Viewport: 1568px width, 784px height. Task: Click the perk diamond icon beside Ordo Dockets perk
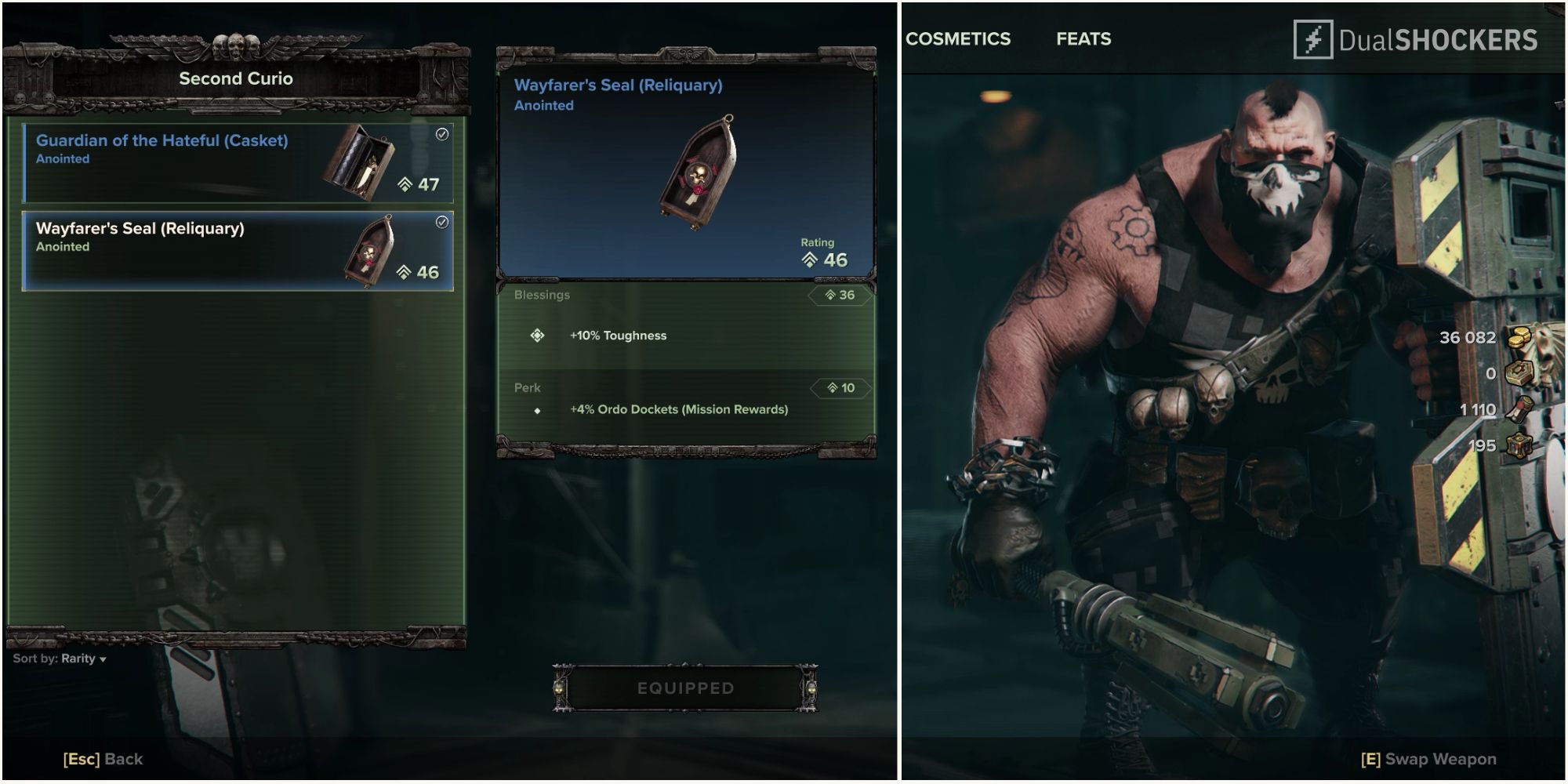pyautogui.click(x=538, y=409)
